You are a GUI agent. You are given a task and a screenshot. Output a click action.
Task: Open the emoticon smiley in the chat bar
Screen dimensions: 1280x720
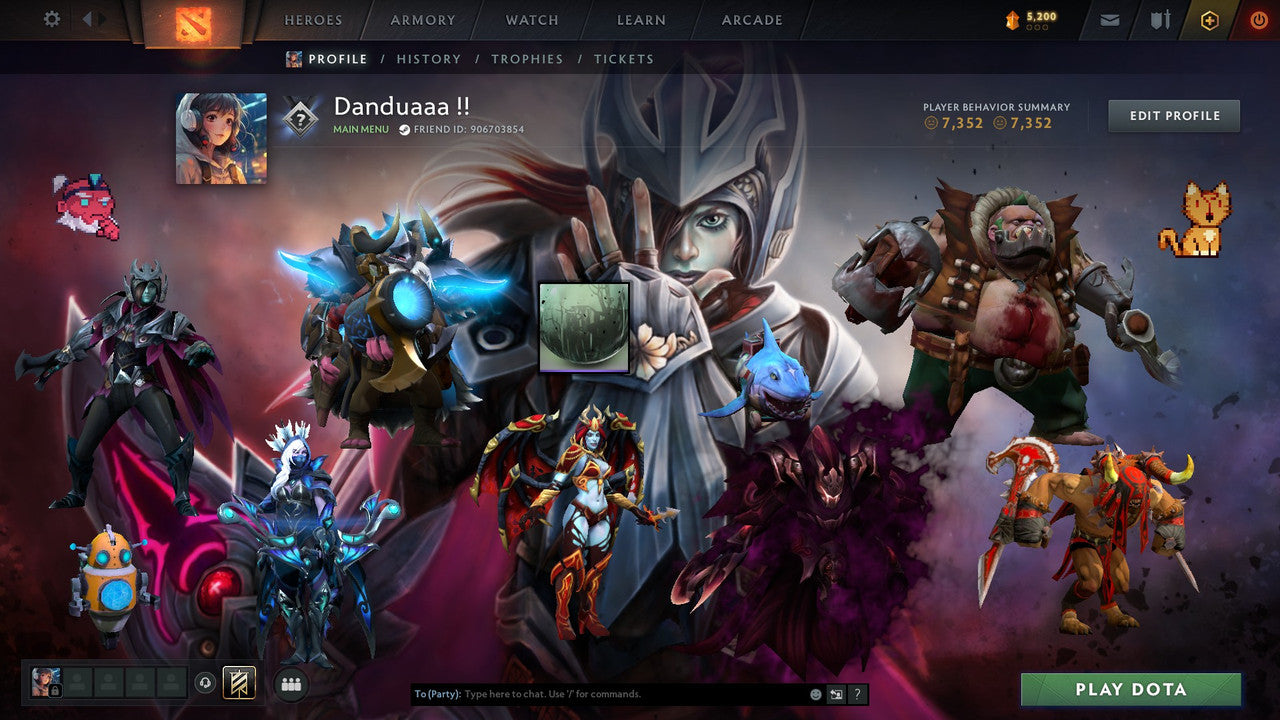coord(815,693)
